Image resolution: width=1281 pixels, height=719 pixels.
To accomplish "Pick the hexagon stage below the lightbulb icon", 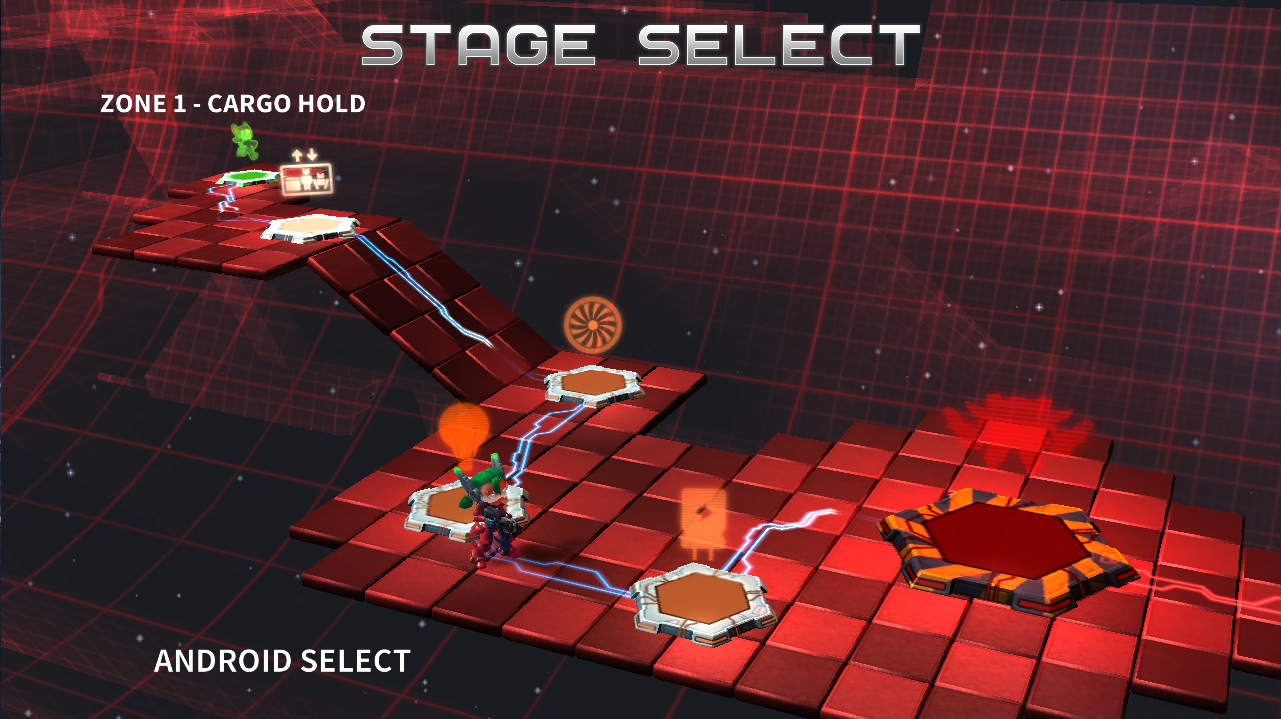I will pyautogui.click(x=457, y=508).
